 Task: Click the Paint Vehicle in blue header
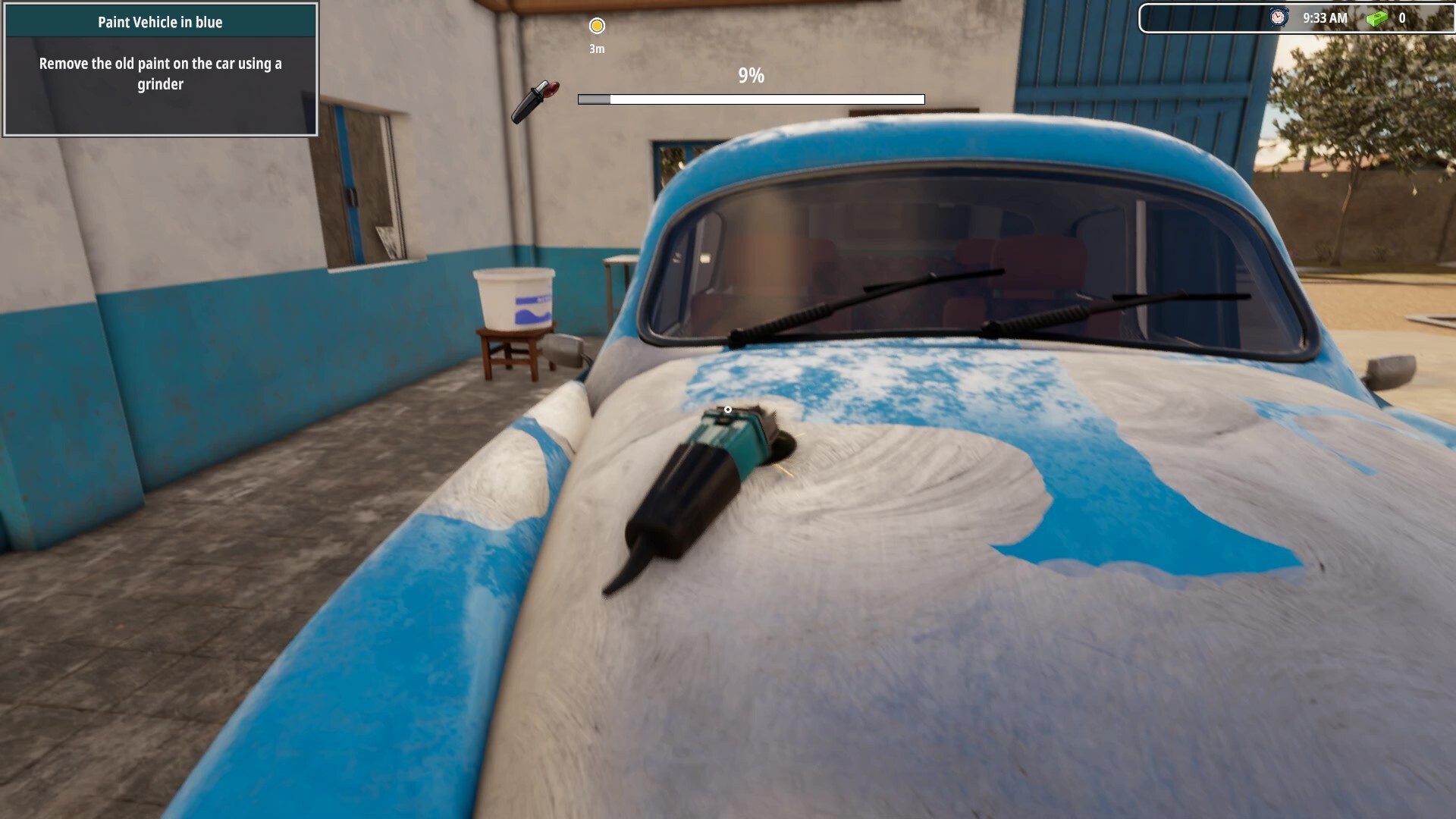pyautogui.click(x=158, y=22)
